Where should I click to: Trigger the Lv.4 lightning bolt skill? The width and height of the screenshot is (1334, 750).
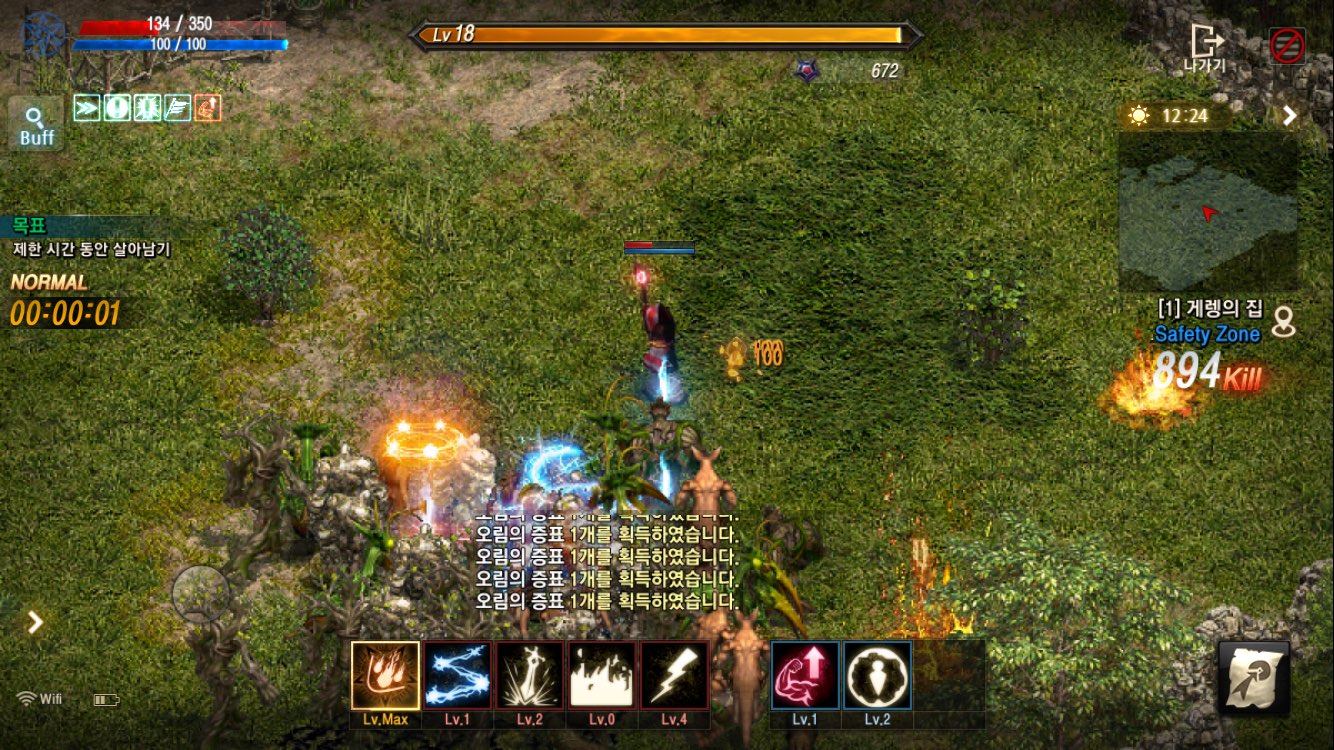[x=674, y=675]
